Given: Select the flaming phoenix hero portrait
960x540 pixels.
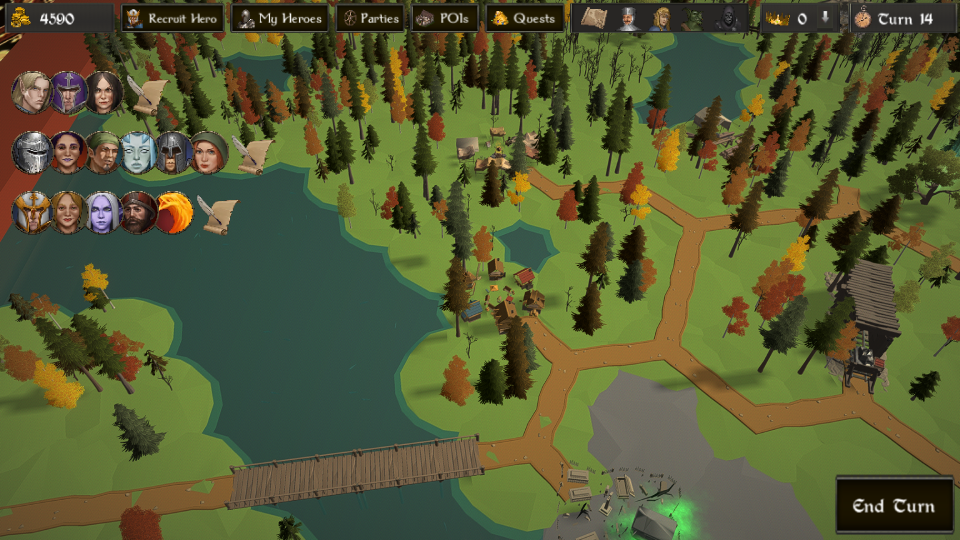Looking at the screenshot, I should (x=174, y=212).
